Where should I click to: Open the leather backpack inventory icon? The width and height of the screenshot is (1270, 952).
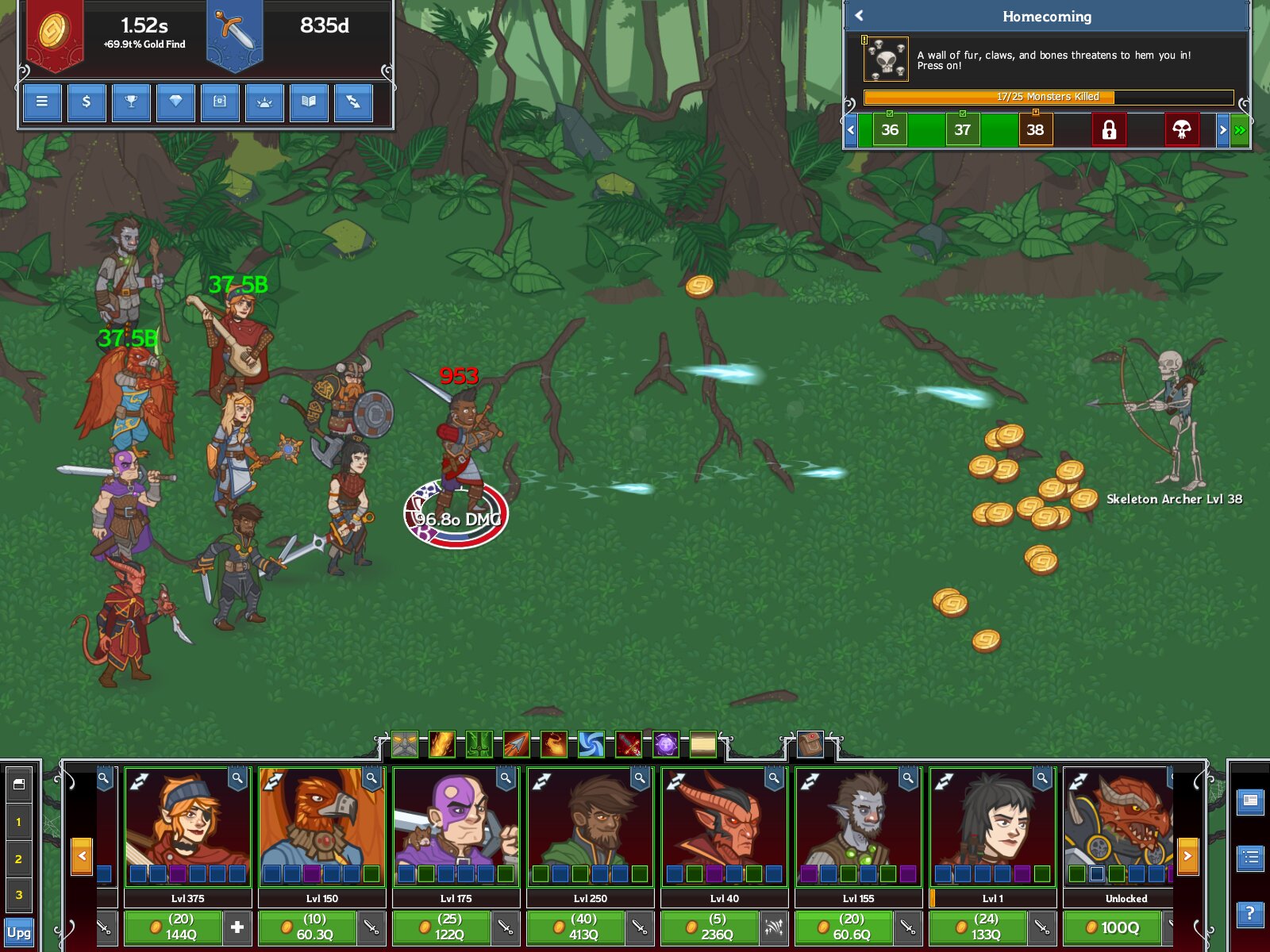click(x=810, y=744)
